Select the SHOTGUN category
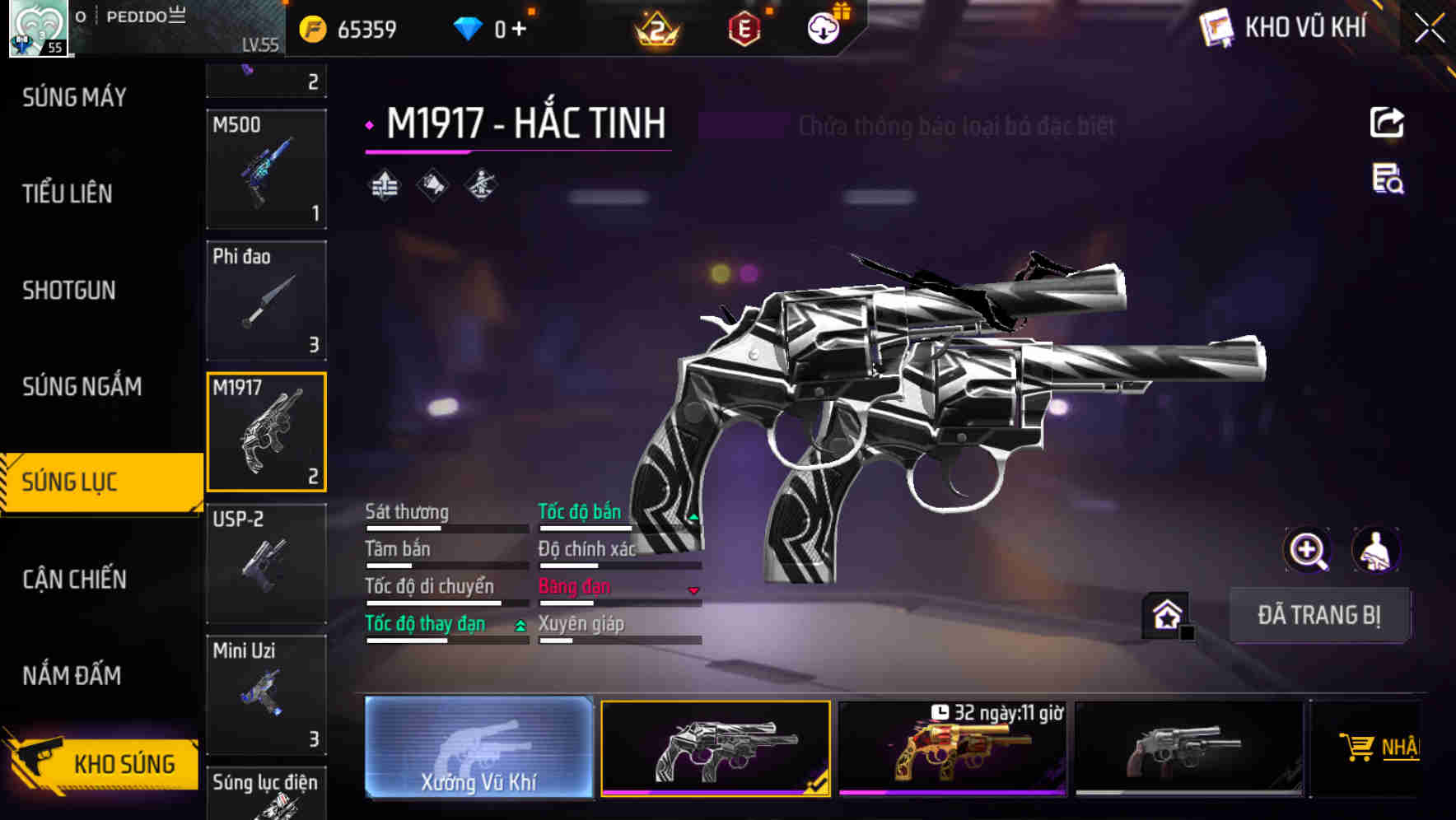1456x820 pixels. 69,291
